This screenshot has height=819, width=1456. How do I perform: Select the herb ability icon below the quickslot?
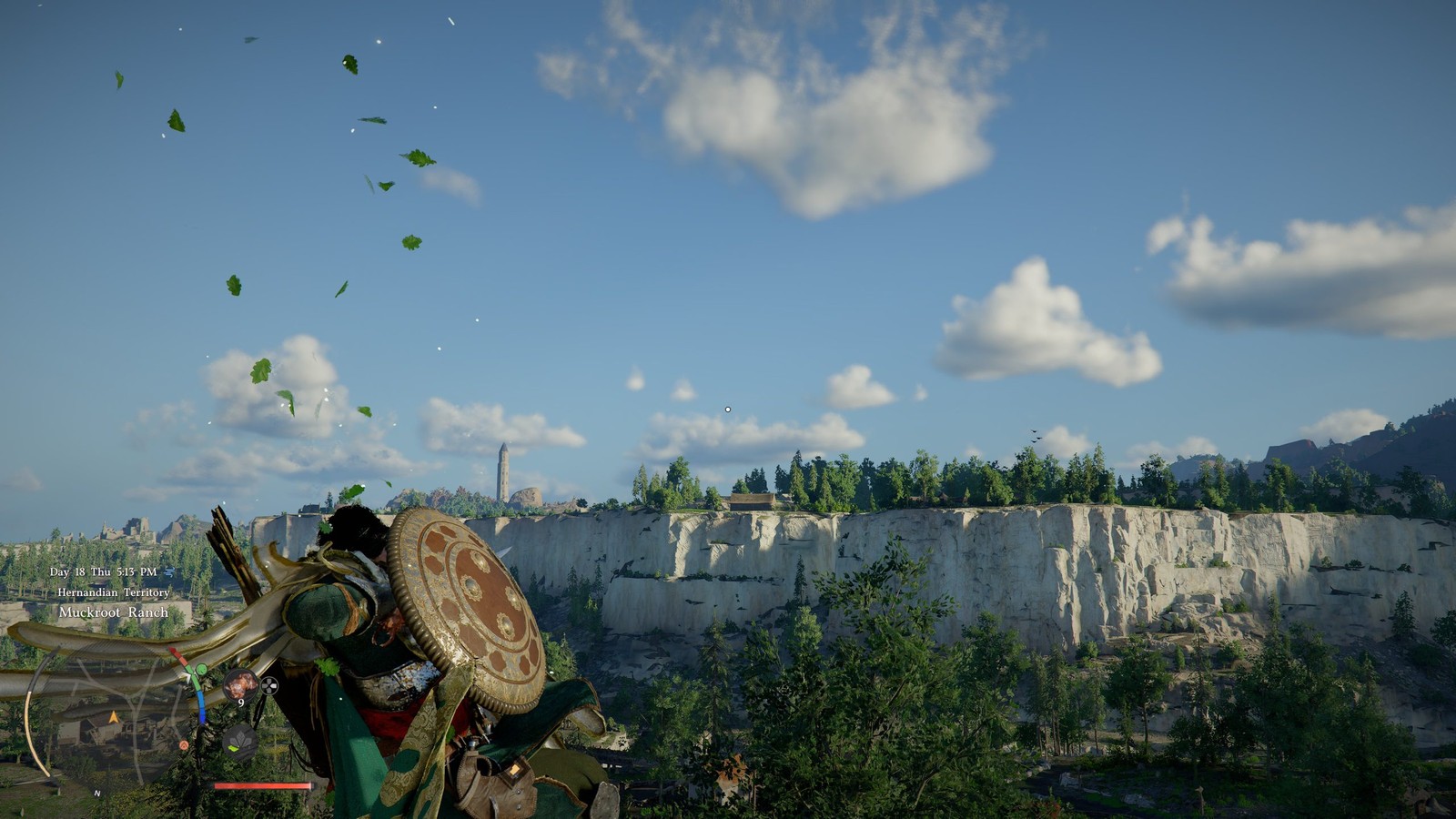(x=241, y=740)
